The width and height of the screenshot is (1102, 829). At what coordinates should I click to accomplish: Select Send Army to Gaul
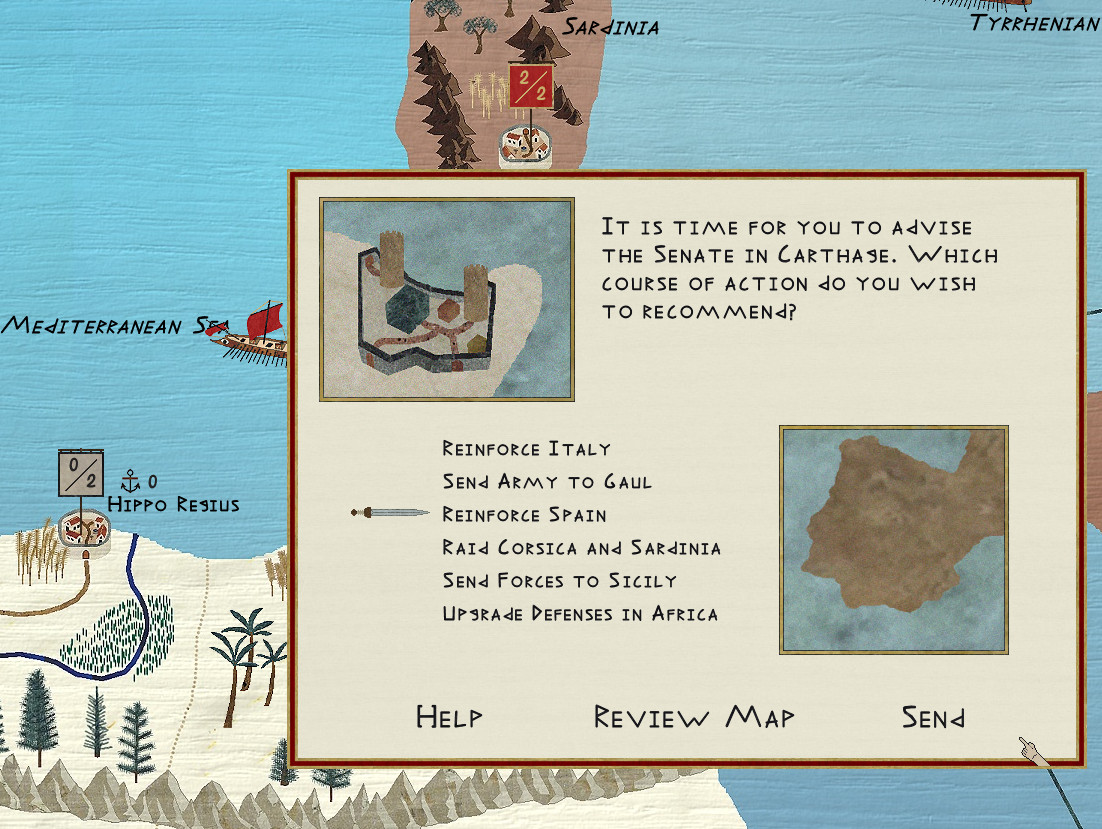tap(547, 482)
